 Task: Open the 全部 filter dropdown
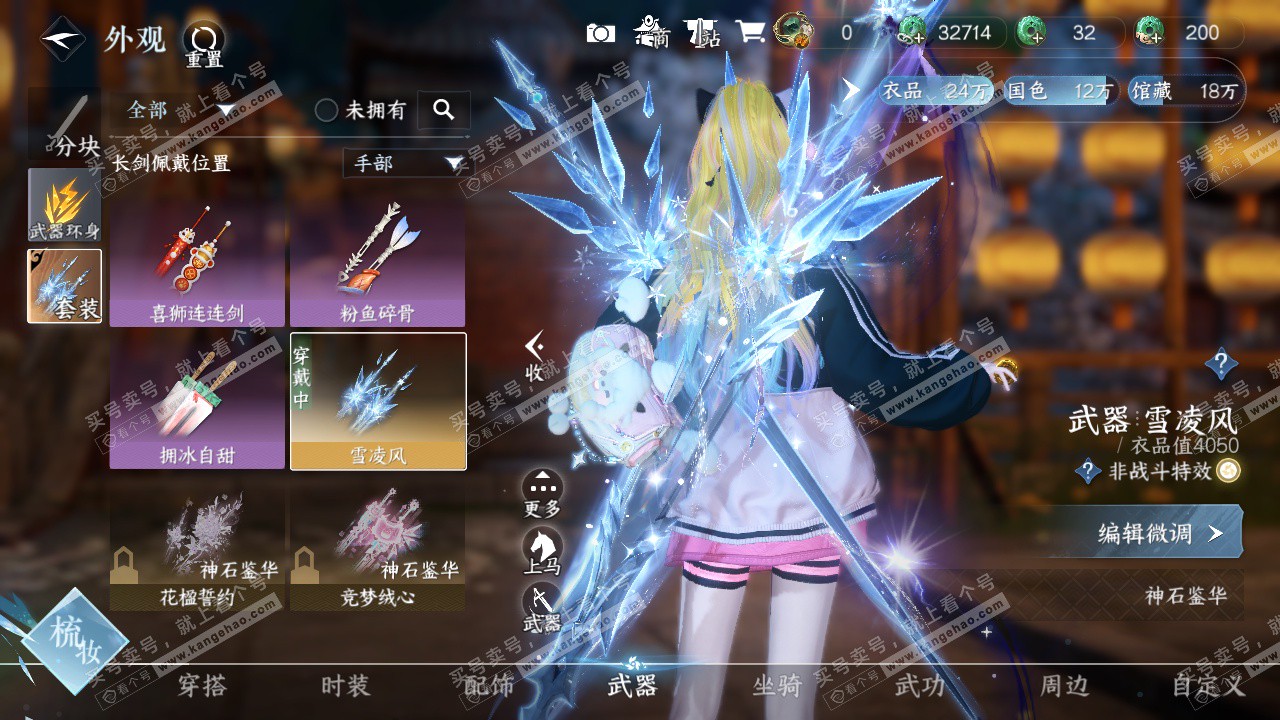pyautogui.click(x=180, y=109)
